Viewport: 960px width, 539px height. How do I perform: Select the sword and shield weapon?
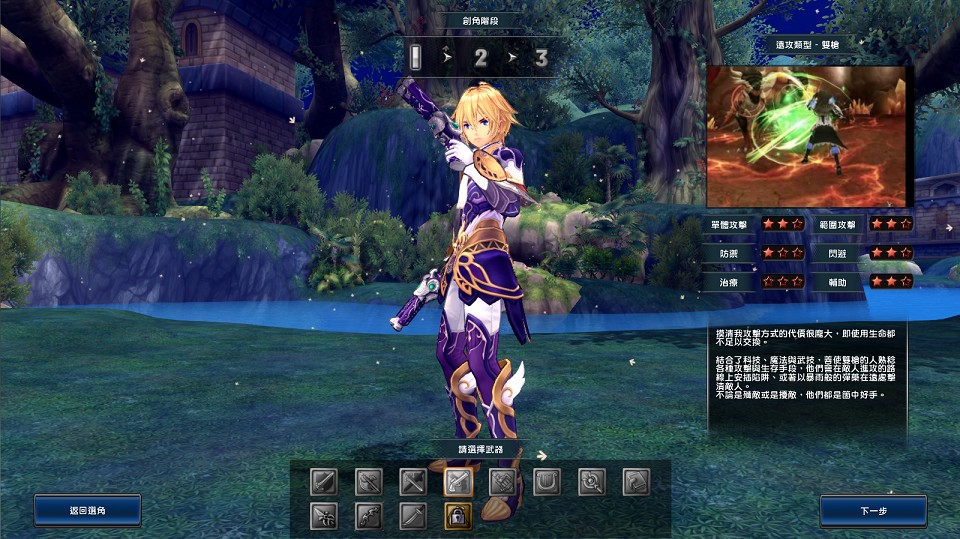point(324,482)
